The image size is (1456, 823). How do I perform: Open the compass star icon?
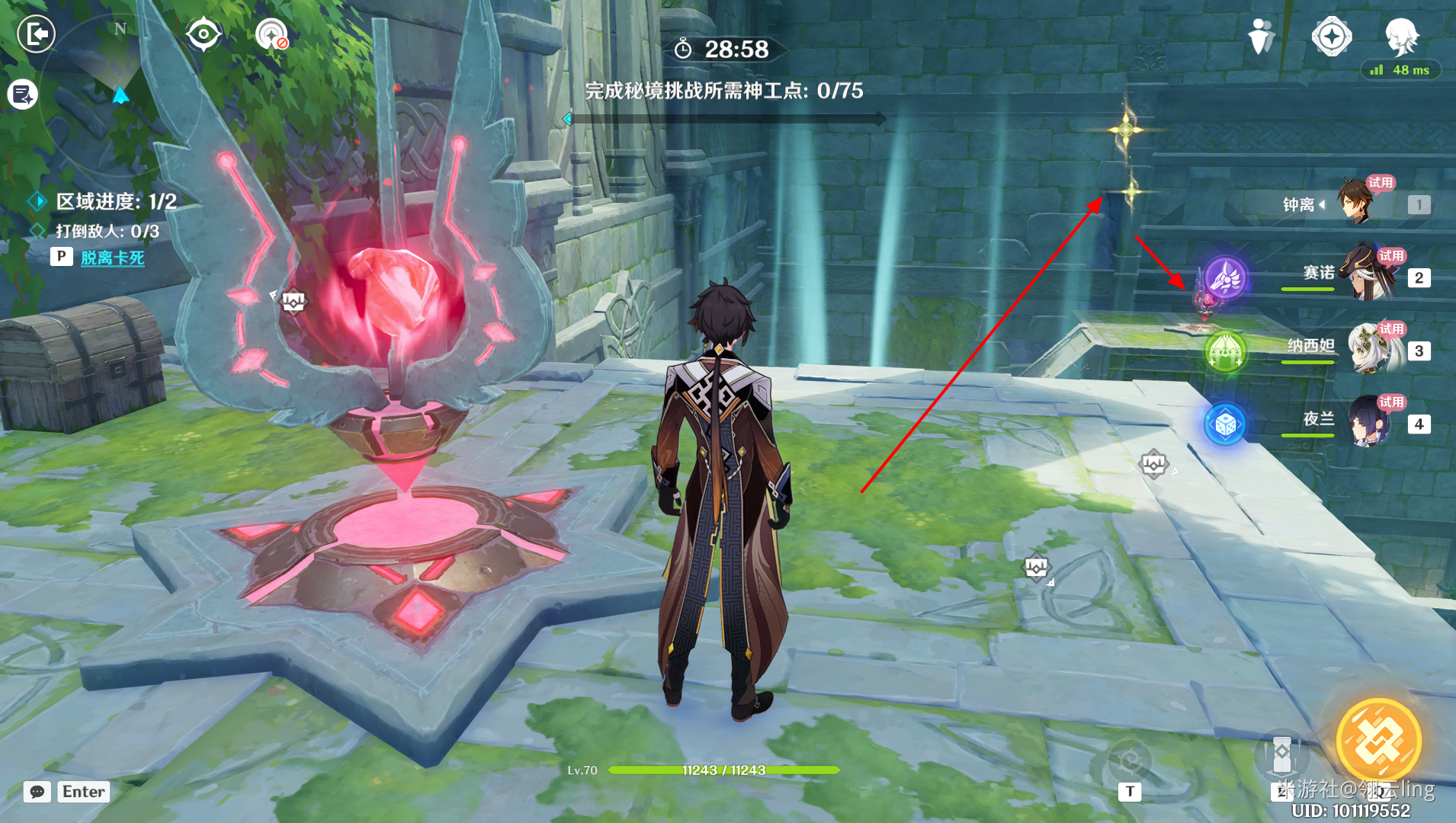pos(1331,36)
